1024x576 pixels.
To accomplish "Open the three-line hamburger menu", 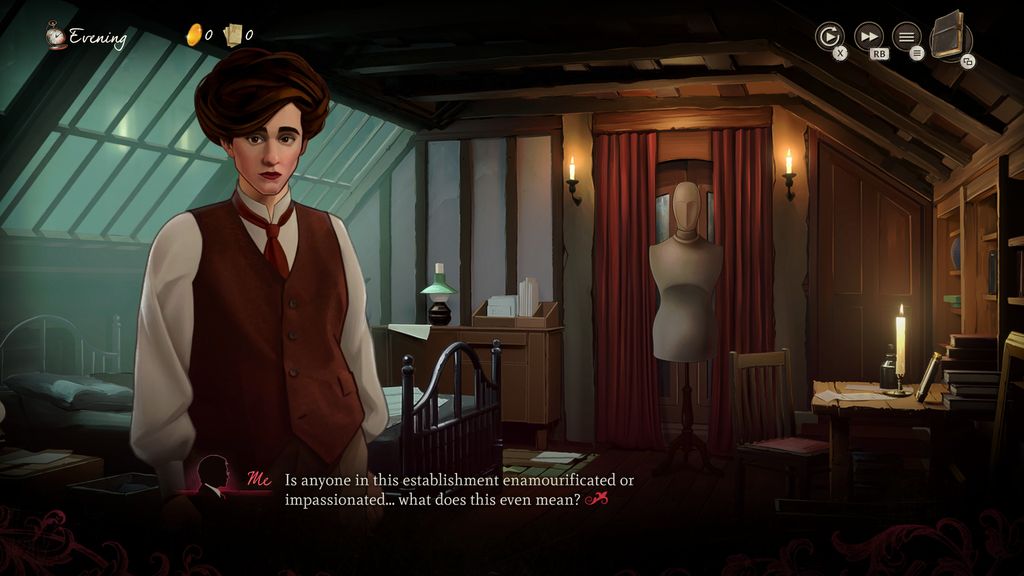I will 906,37.
